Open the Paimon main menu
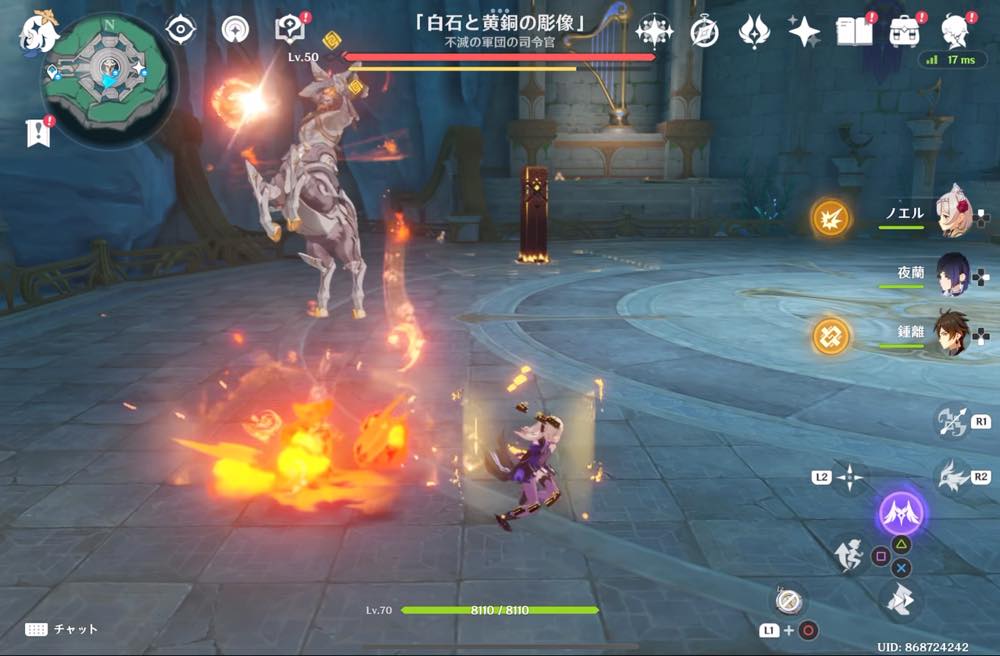1000x656 pixels. pos(37,30)
